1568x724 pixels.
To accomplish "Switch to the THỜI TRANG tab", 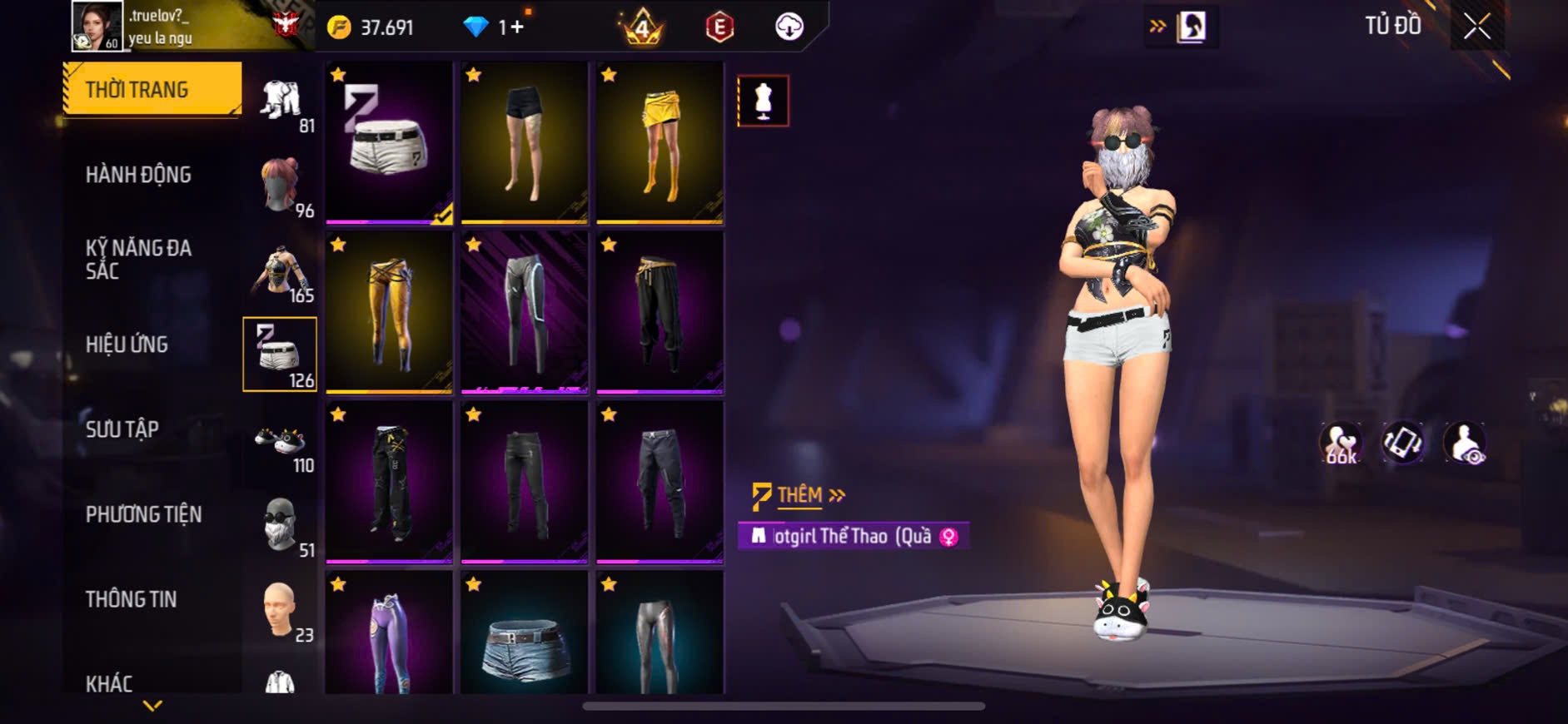I will pyautogui.click(x=152, y=88).
